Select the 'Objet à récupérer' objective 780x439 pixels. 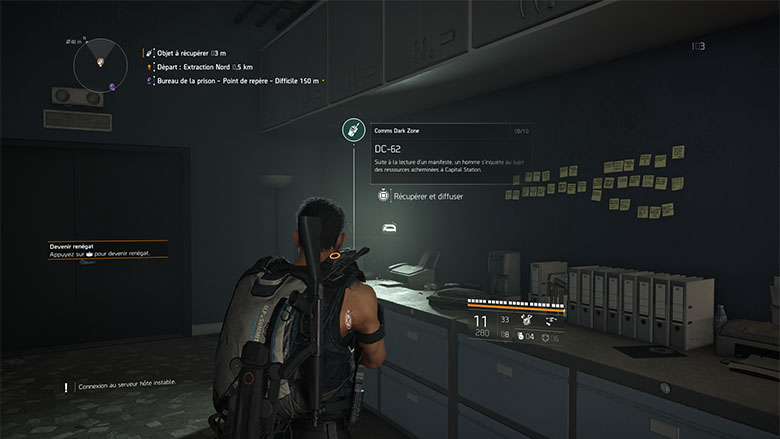[190, 51]
